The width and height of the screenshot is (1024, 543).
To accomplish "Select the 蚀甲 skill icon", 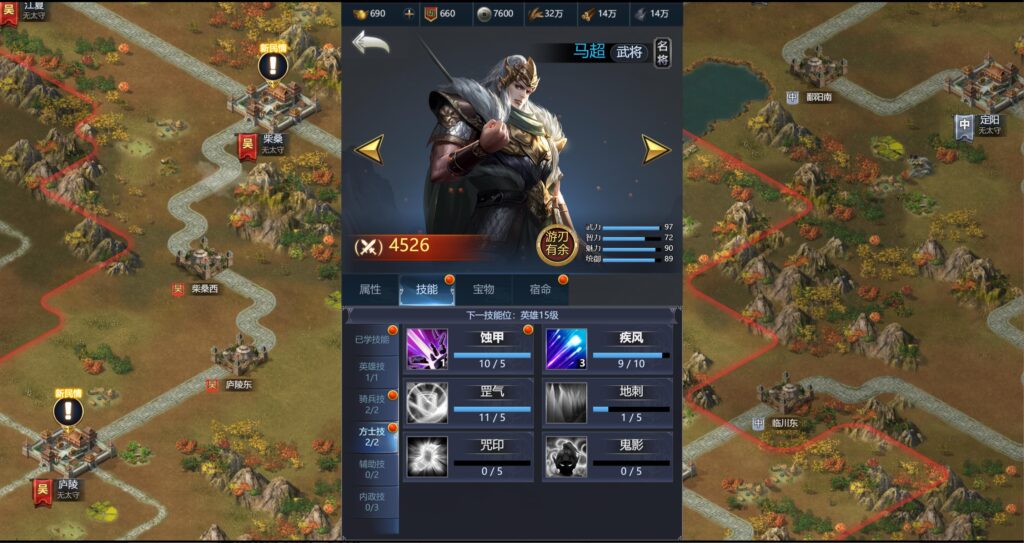I will [427, 349].
